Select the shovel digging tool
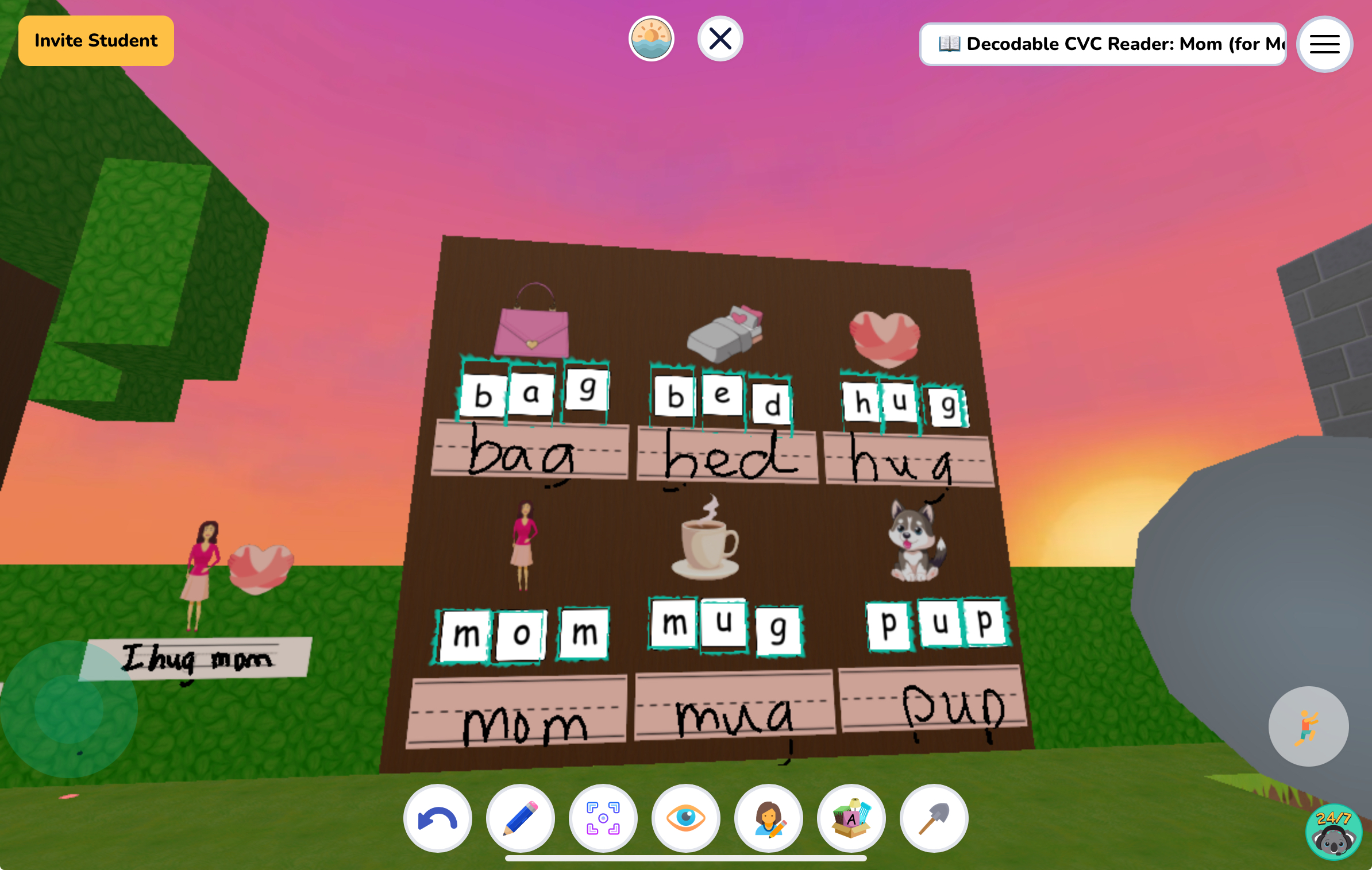The height and width of the screenshot is (870, 1372). [934, 818]
